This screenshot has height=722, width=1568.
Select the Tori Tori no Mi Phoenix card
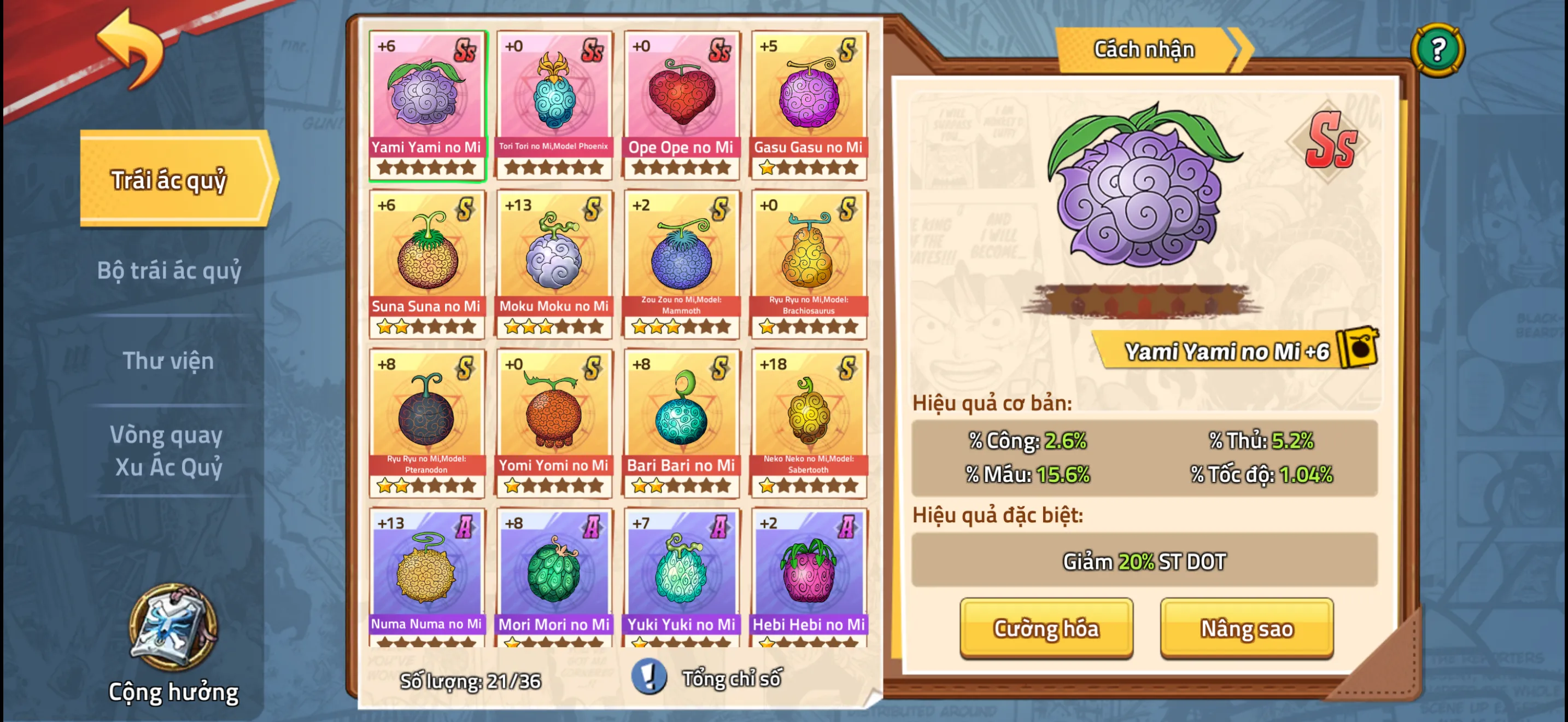554,104
